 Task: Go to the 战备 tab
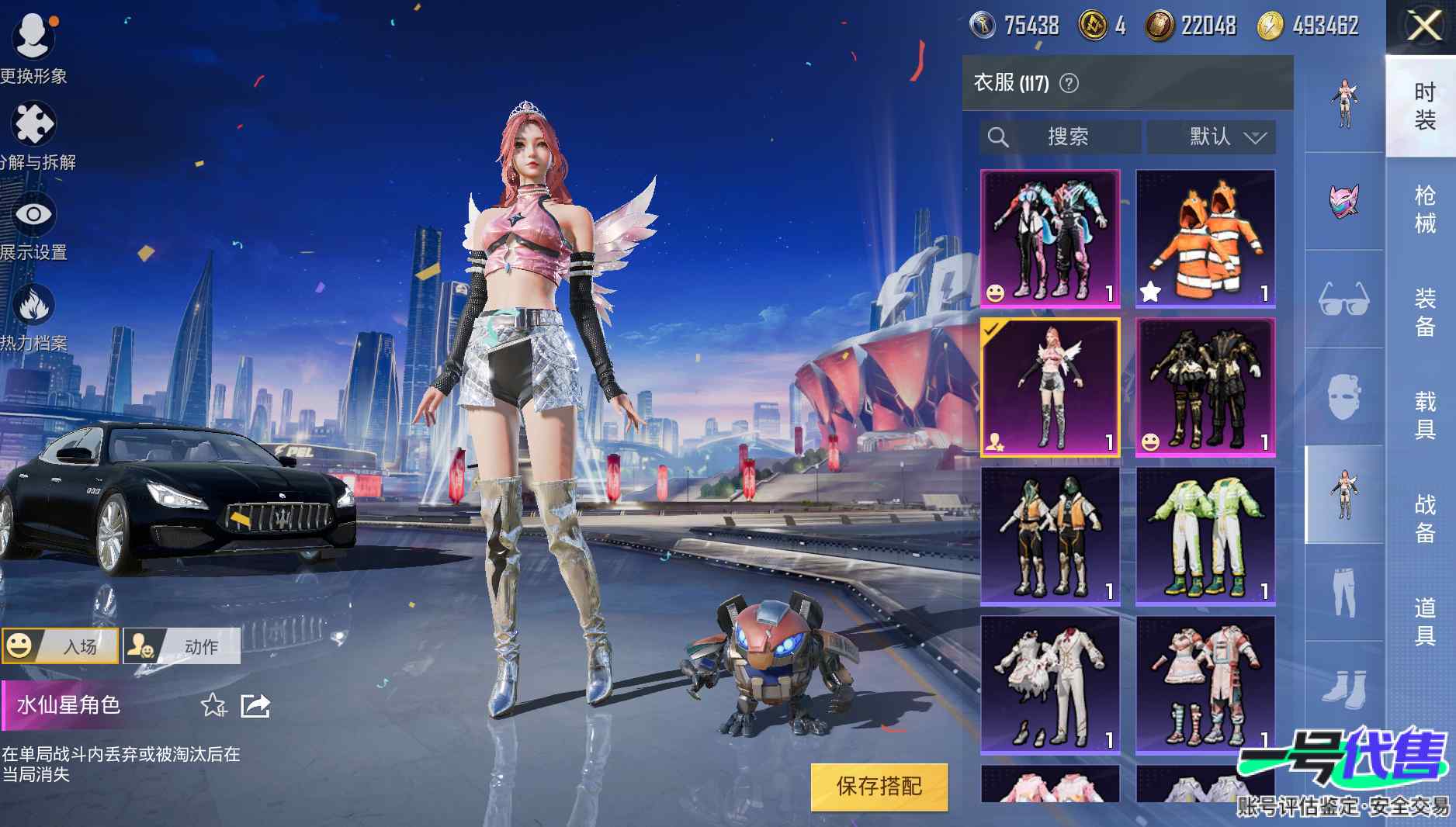pyautogui.click(x=1424, y=518)
